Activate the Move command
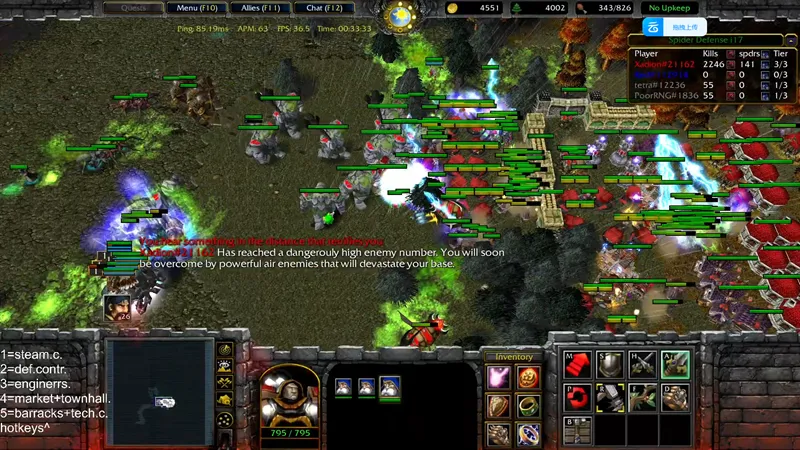Image resolution: width=800 pixels, height=450 pixels. pos(577,364)
